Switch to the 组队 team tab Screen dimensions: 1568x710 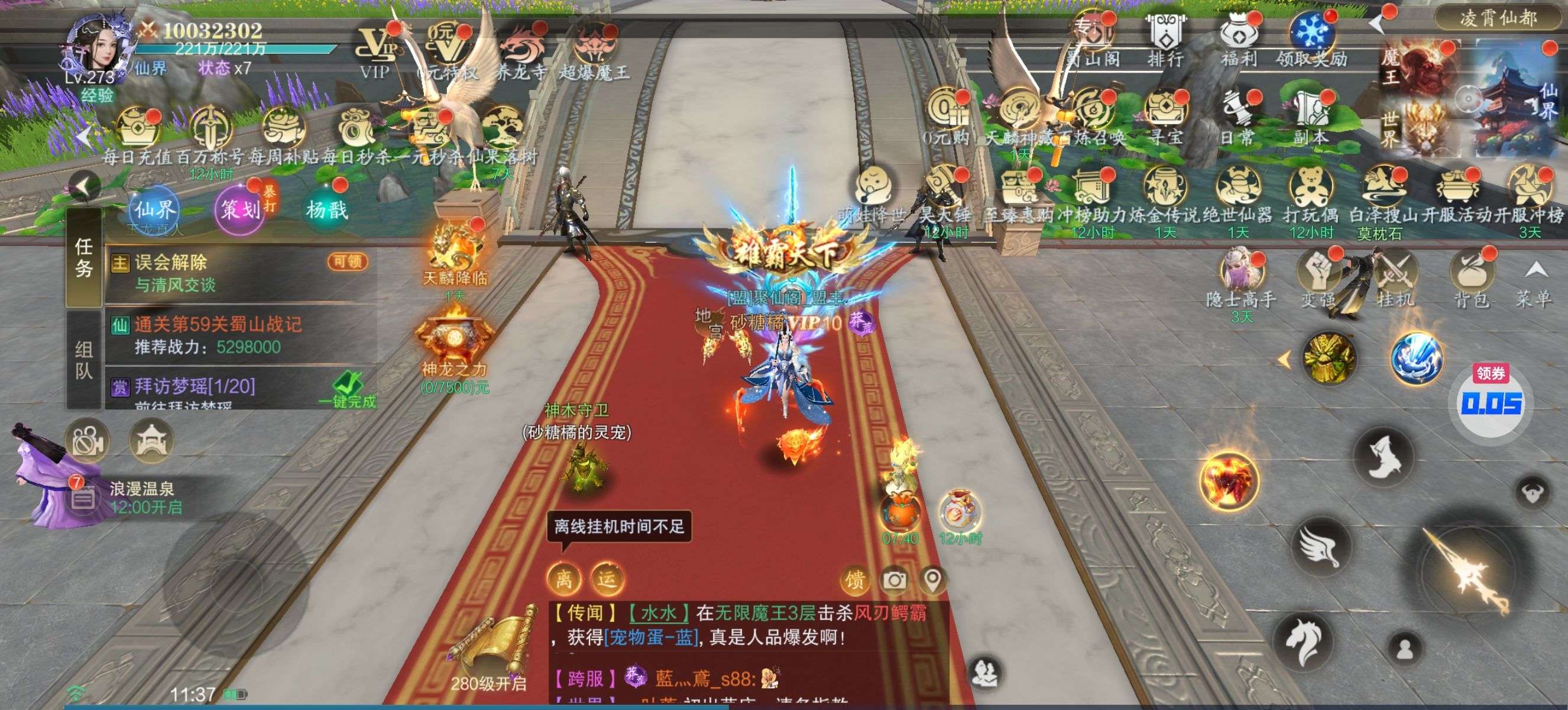tap(84, 359)
